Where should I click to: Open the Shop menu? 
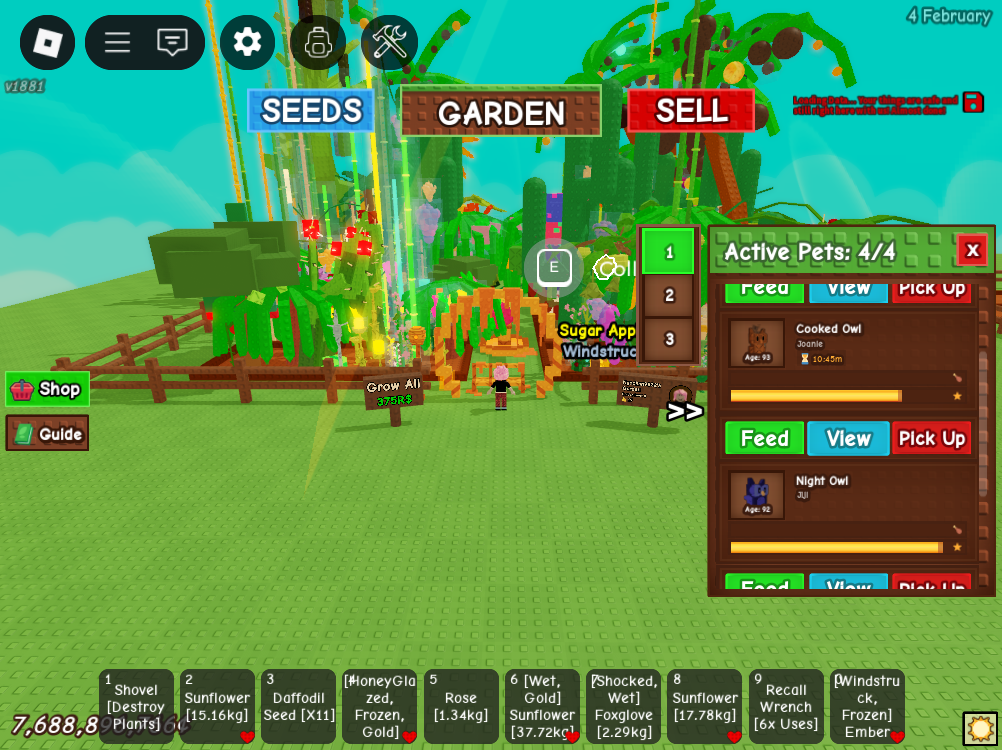click(47, 389)
